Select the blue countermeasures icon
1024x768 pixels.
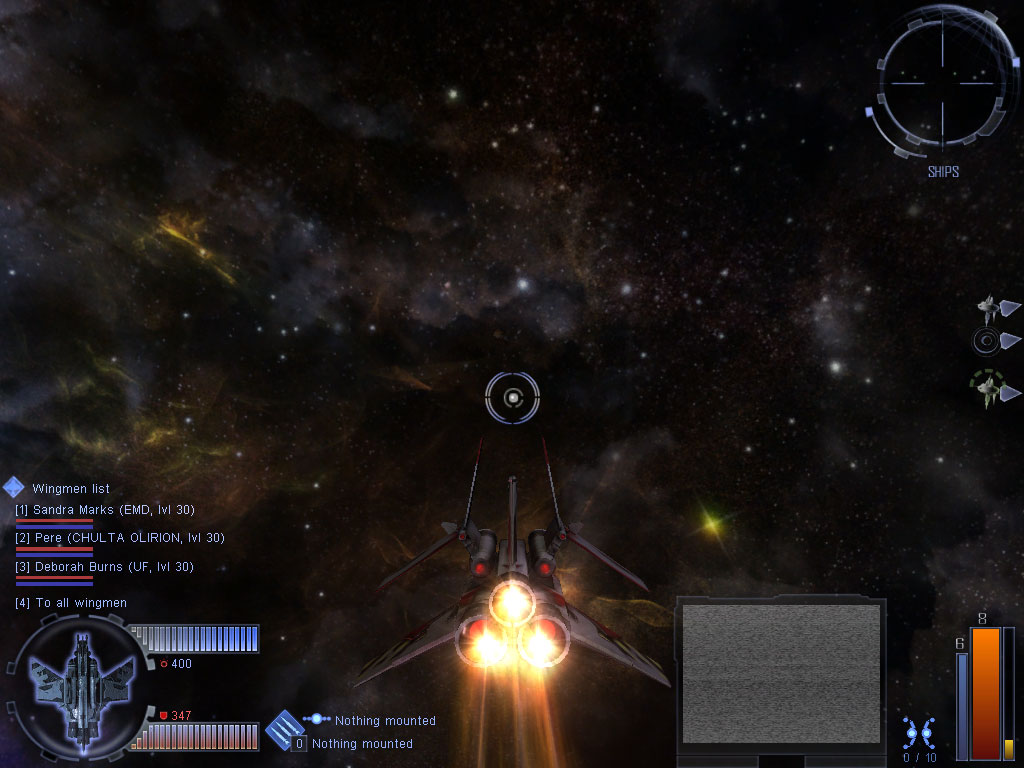919,733
